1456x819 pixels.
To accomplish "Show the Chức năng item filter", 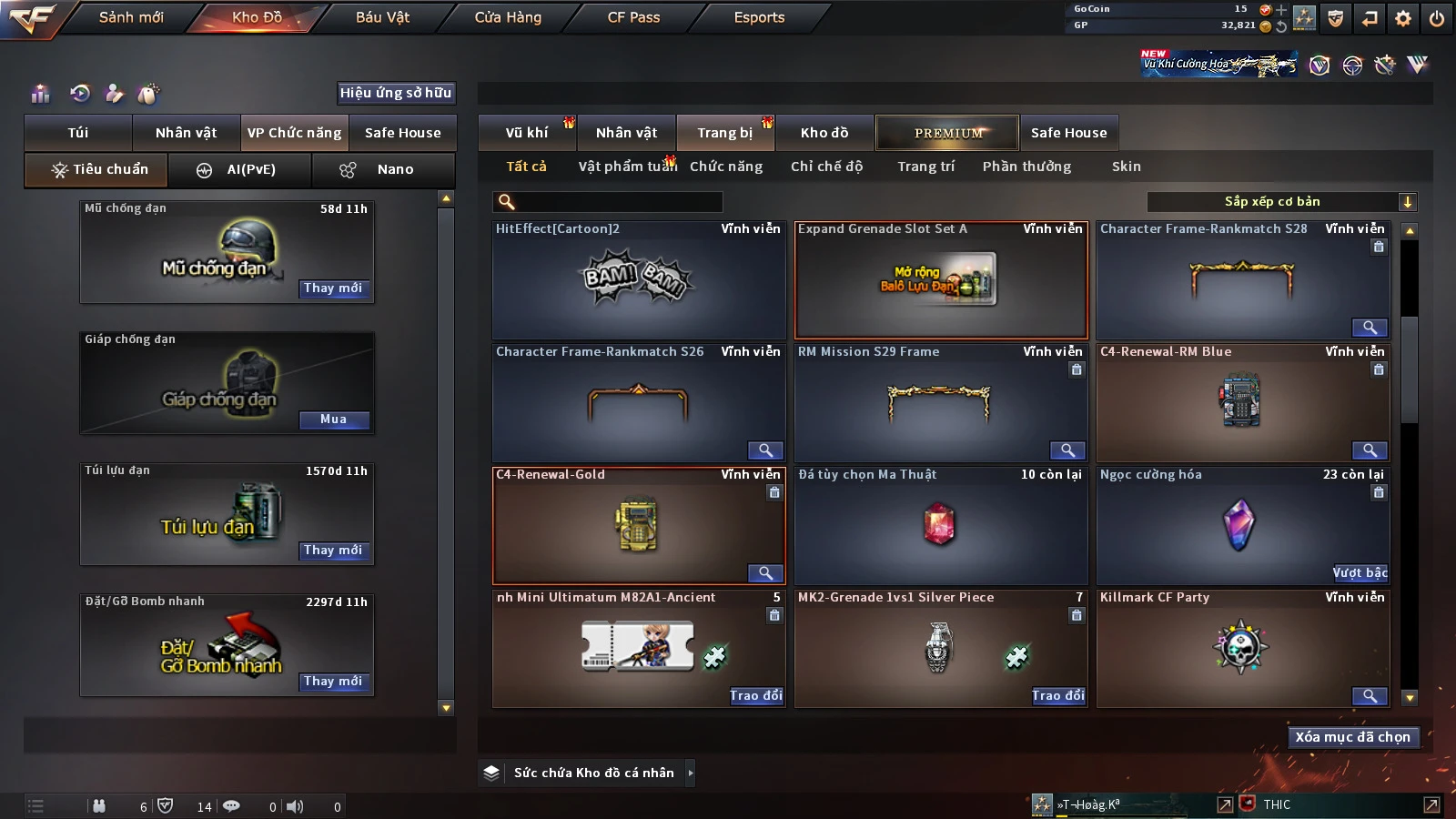I will tap(726, 167).
